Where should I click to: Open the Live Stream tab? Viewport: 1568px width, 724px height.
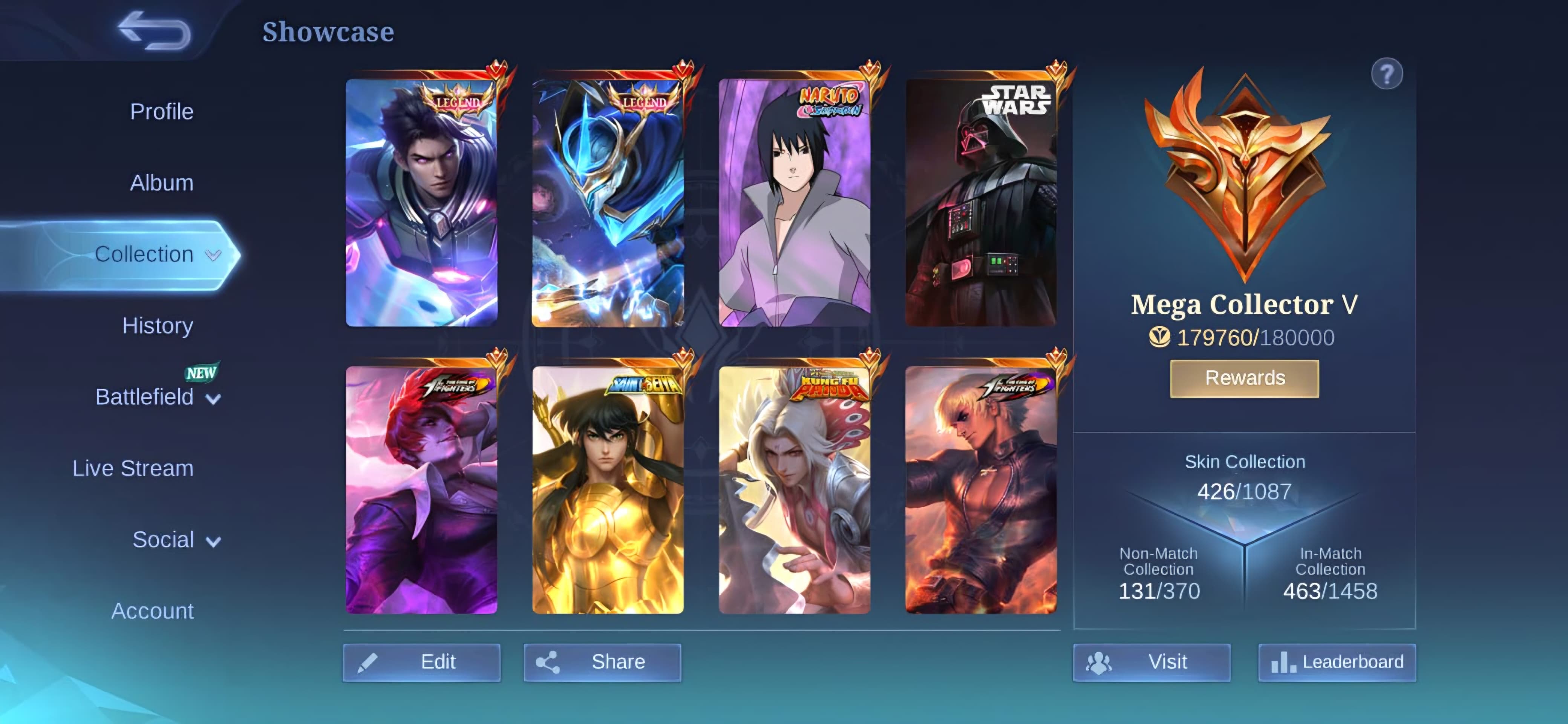pos(133,468)
